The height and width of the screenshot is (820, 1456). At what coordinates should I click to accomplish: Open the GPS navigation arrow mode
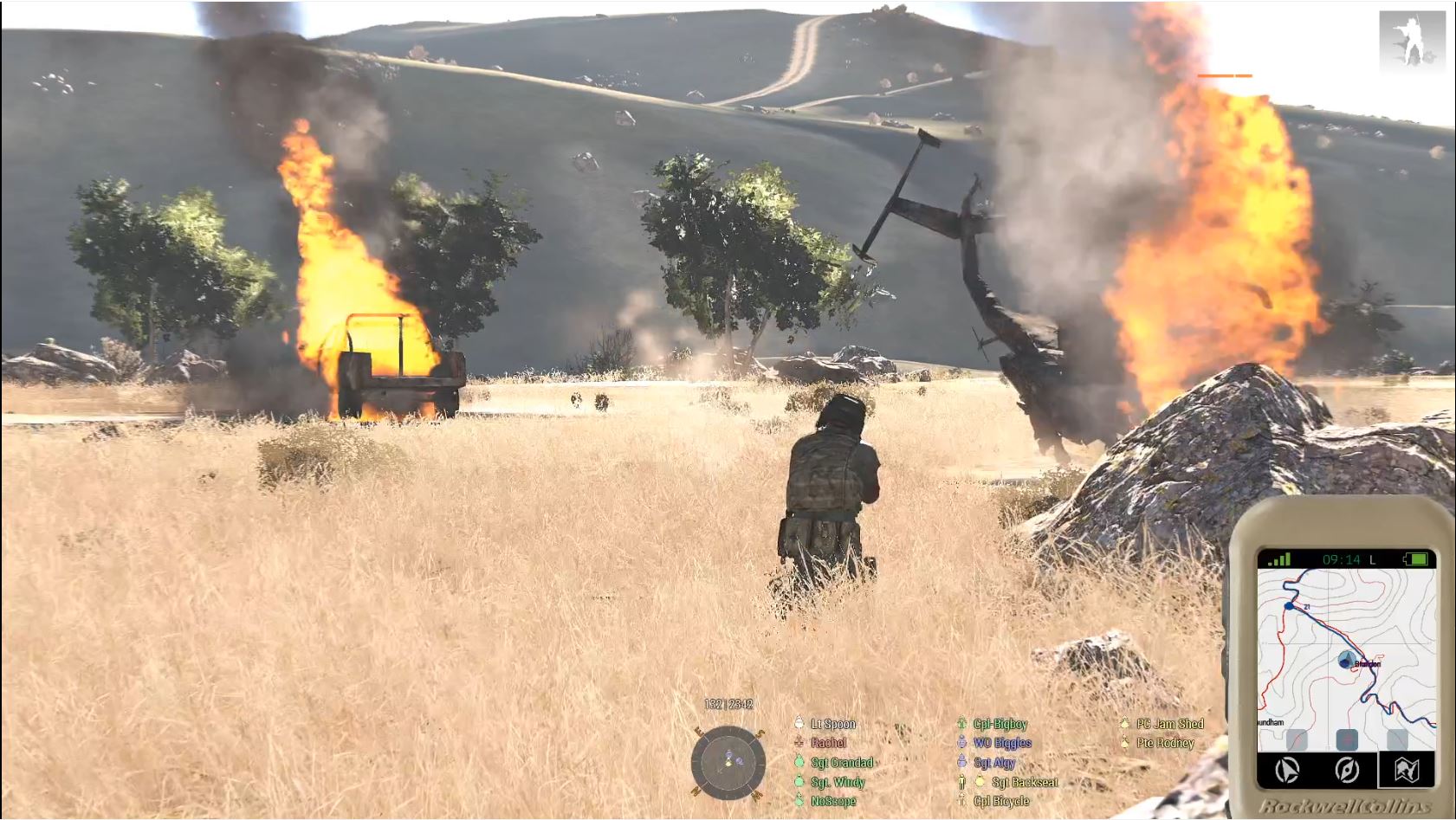(1289, 769)
